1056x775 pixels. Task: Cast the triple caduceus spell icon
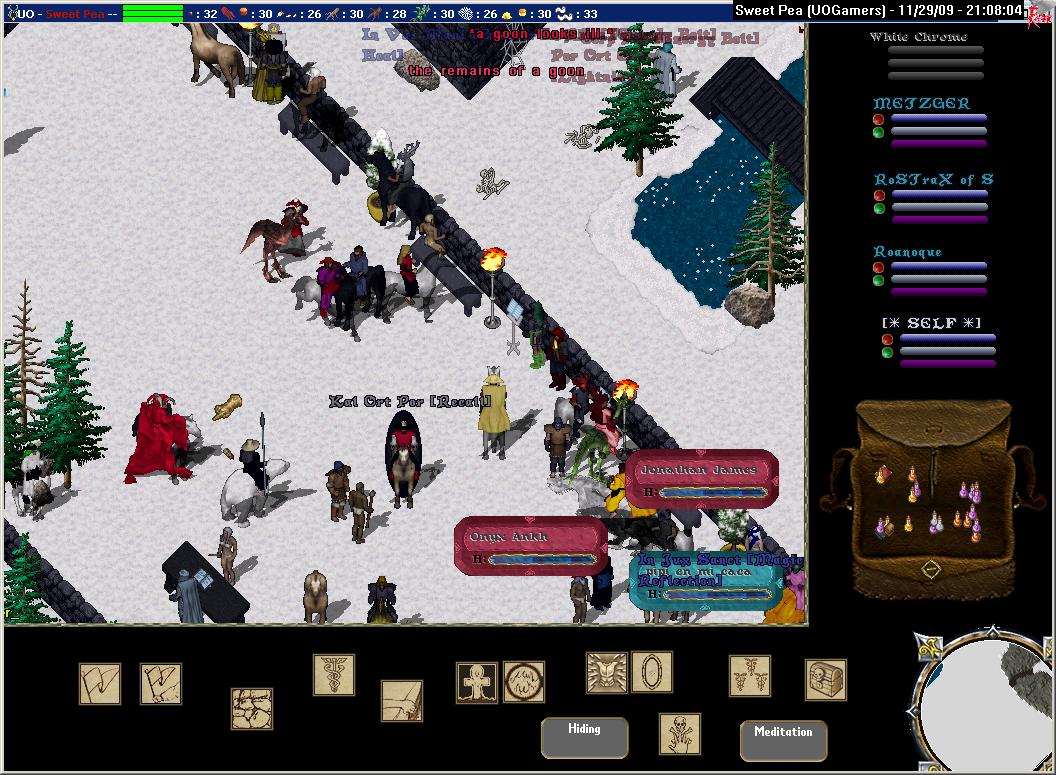[x=749, y=676]
